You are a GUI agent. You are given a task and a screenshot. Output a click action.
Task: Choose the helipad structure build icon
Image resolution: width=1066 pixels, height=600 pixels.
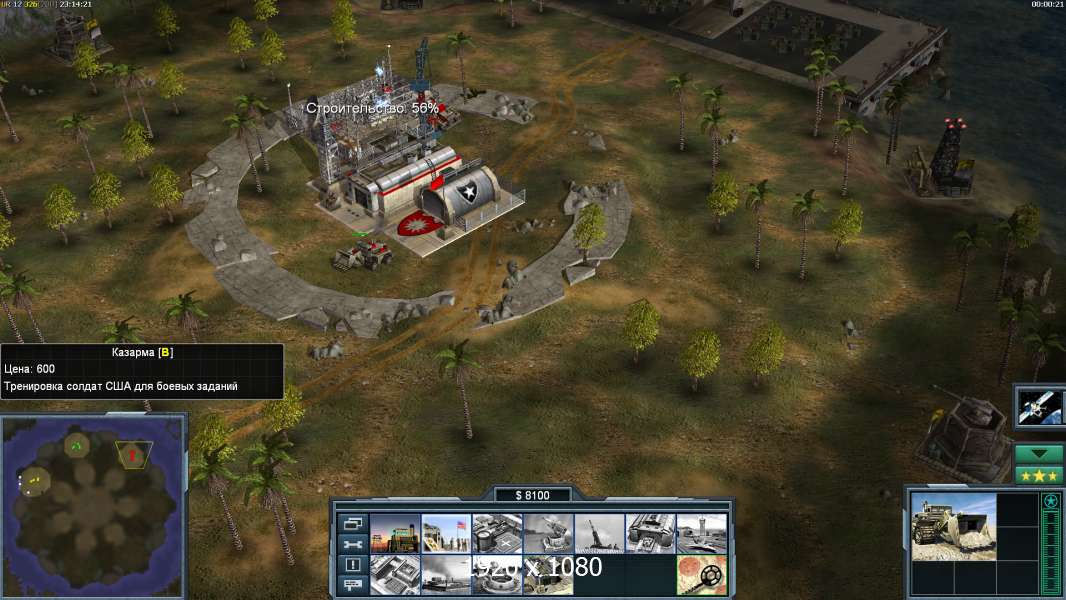497,533
